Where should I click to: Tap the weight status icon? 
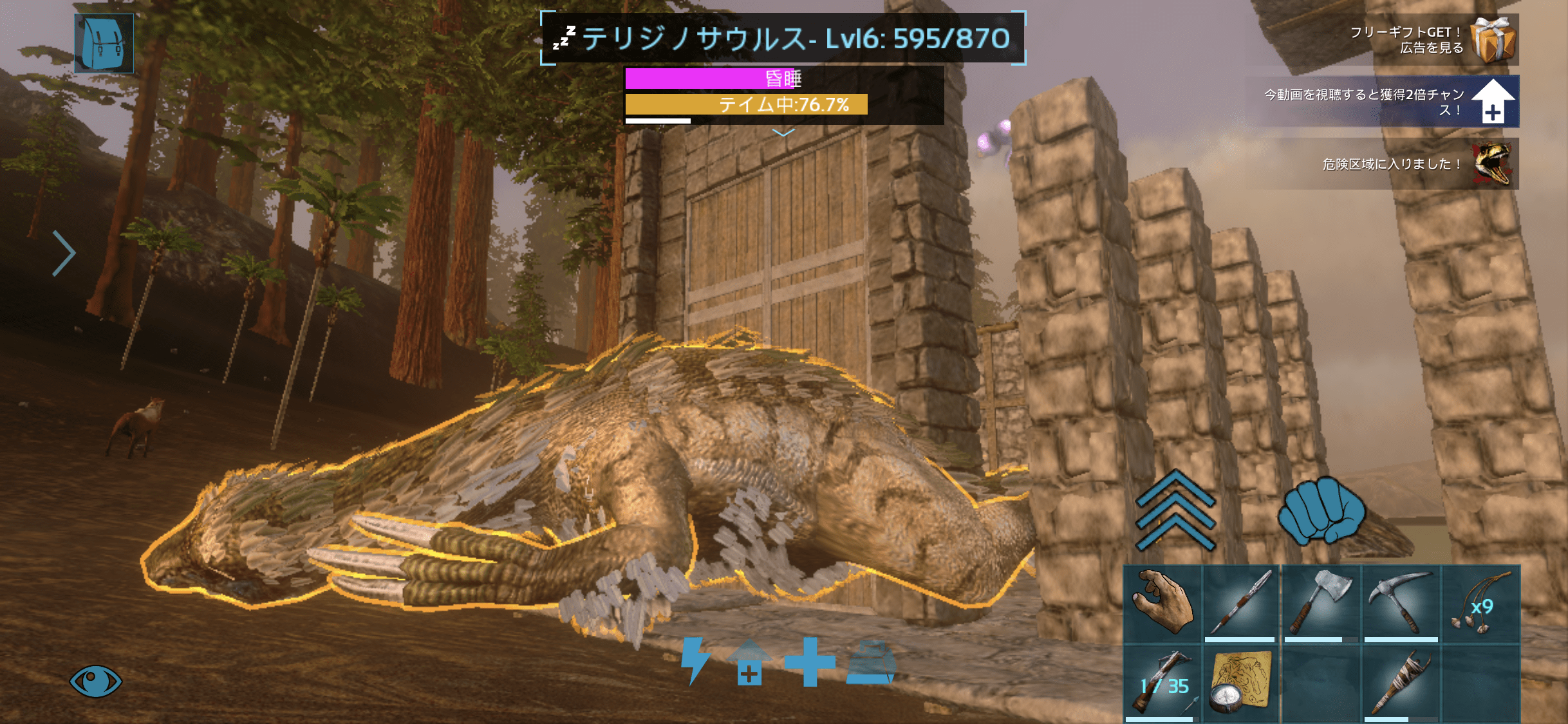(870, 663)
